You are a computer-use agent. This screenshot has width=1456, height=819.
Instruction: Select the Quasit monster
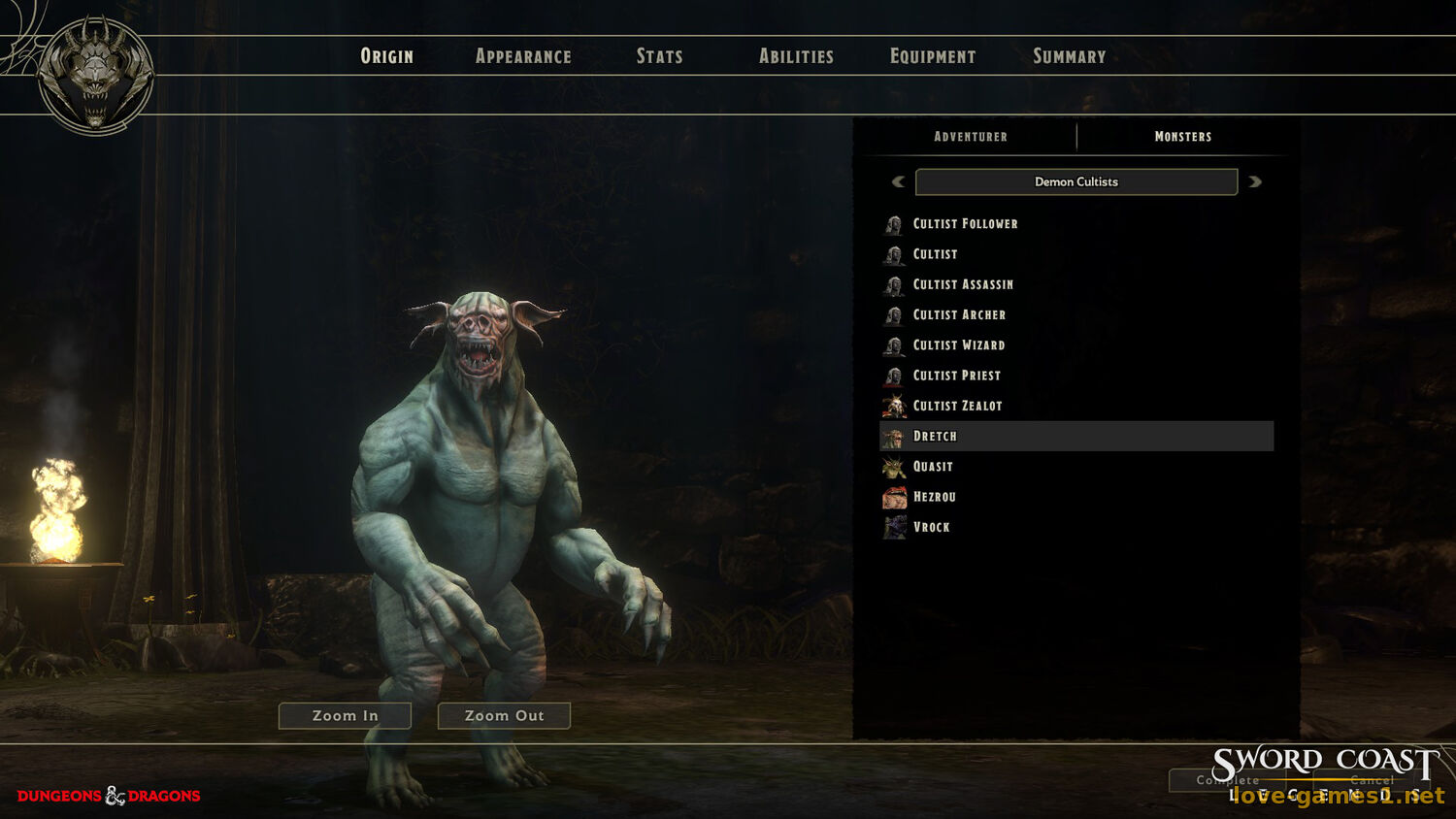933,467
